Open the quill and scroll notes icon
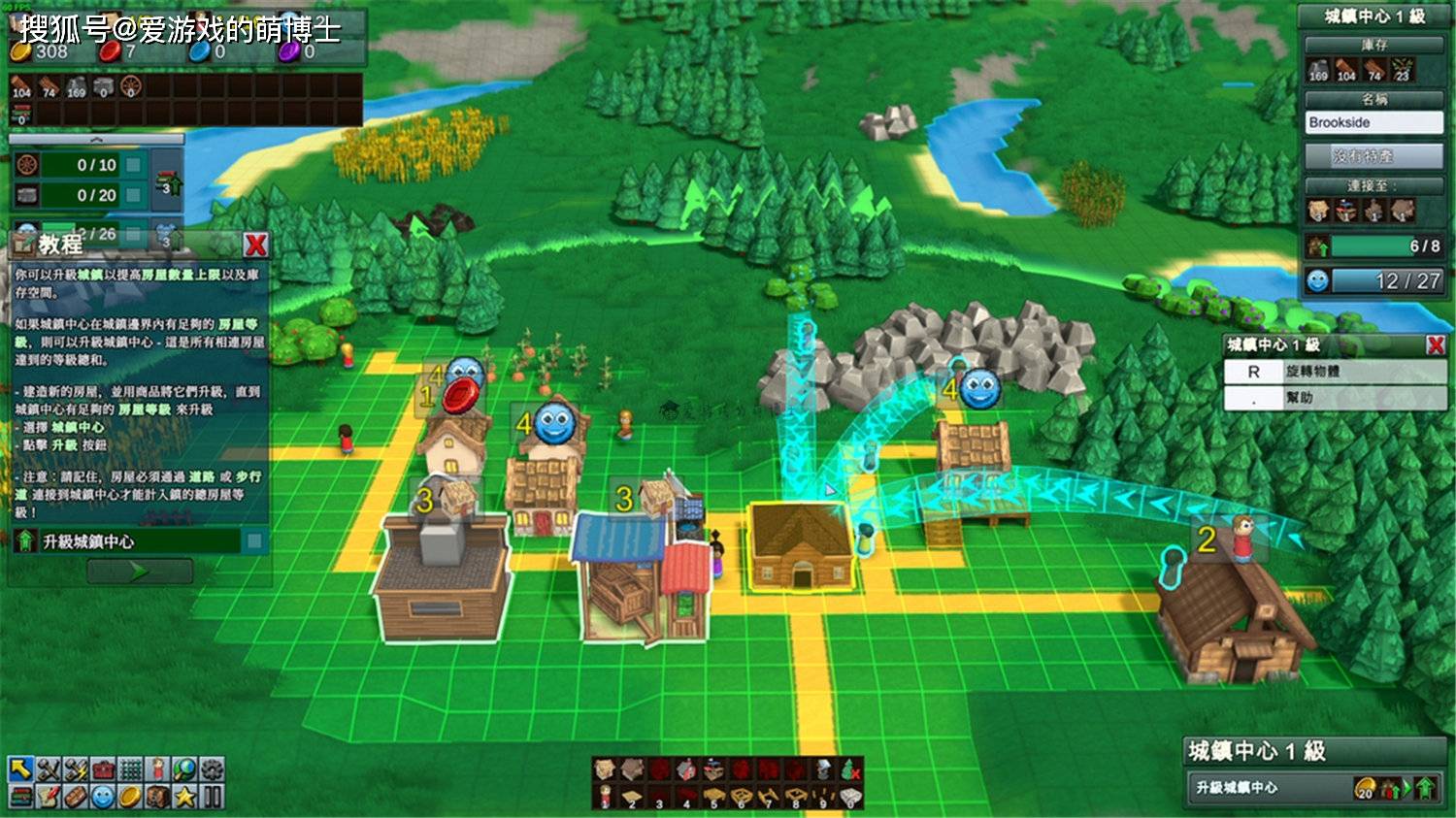The image size is (1456, 818). pos(48,797)
